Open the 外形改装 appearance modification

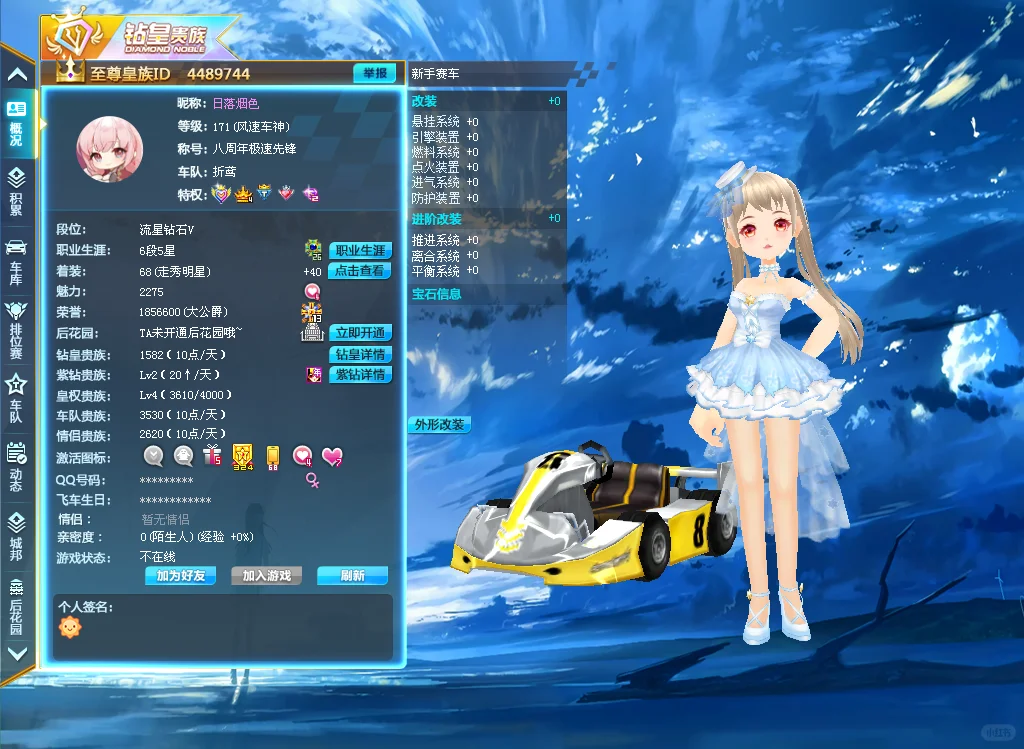[x=439, y=424]
